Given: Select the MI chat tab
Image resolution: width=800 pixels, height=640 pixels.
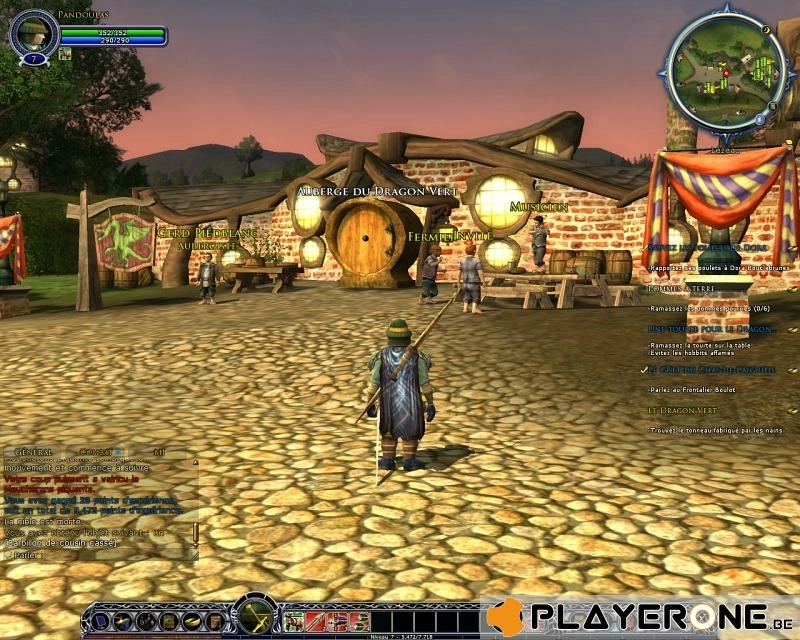Looking at the screenshot, I should click(x=158, y=452).
